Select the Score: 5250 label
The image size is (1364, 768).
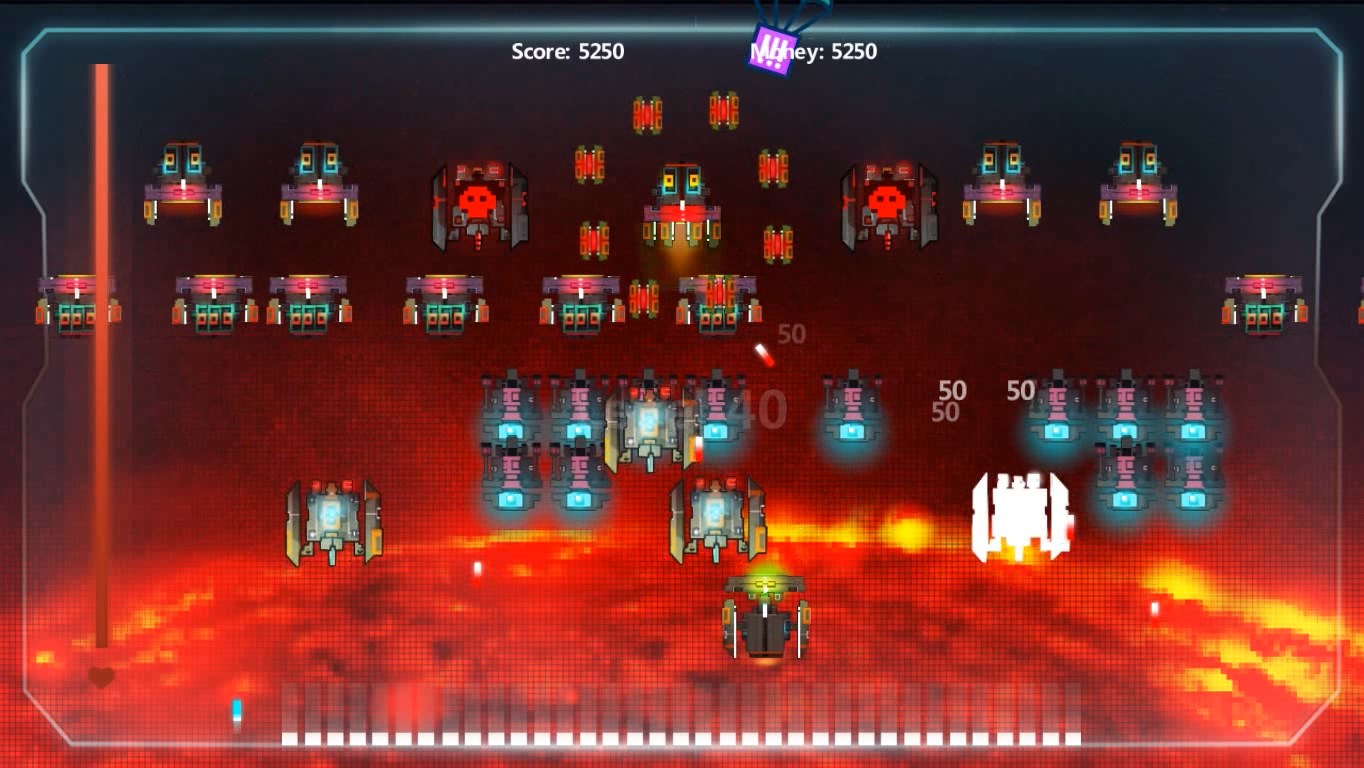(567, 51)
